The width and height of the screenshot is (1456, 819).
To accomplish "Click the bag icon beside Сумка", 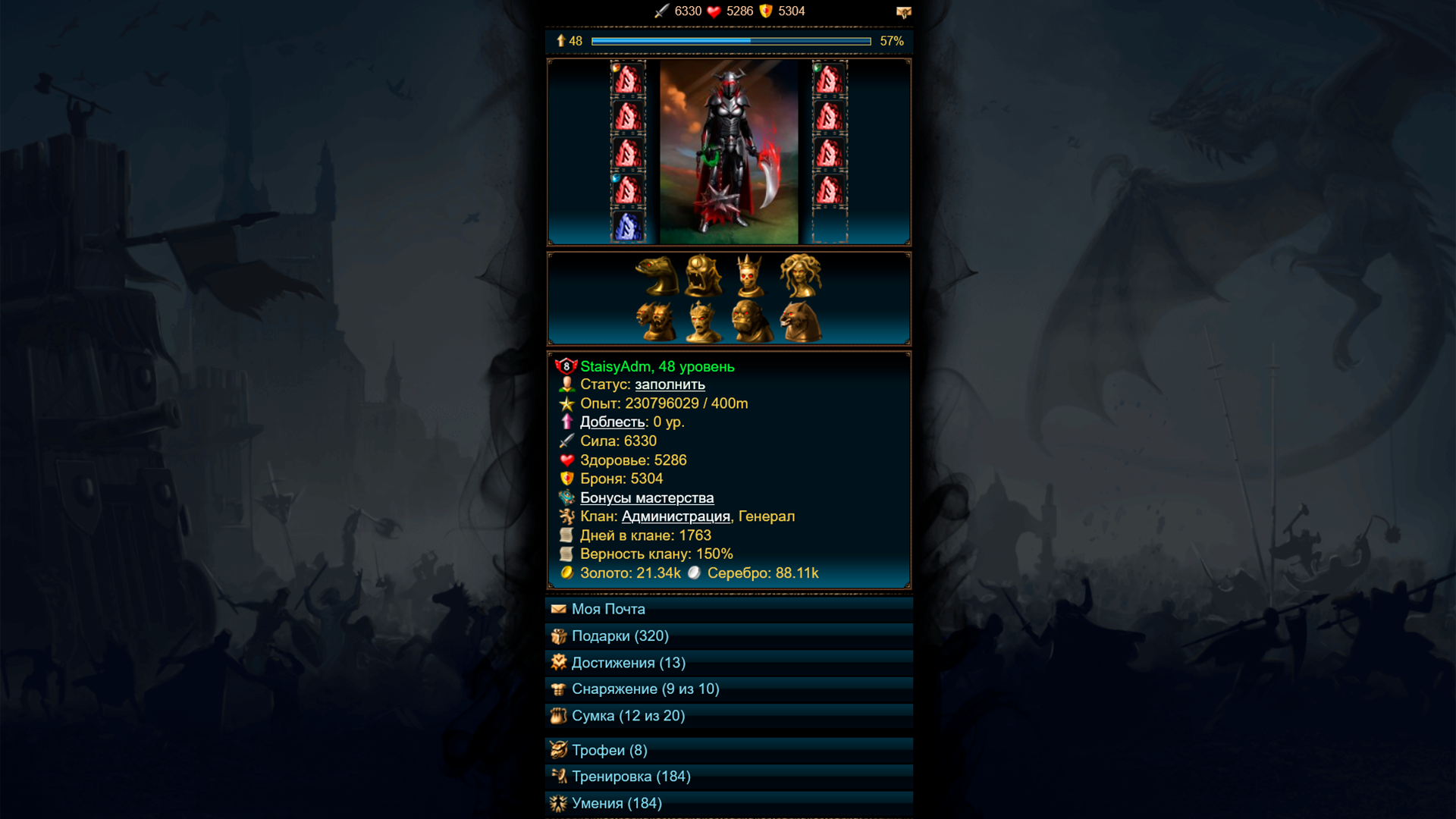I will point(559,715).
